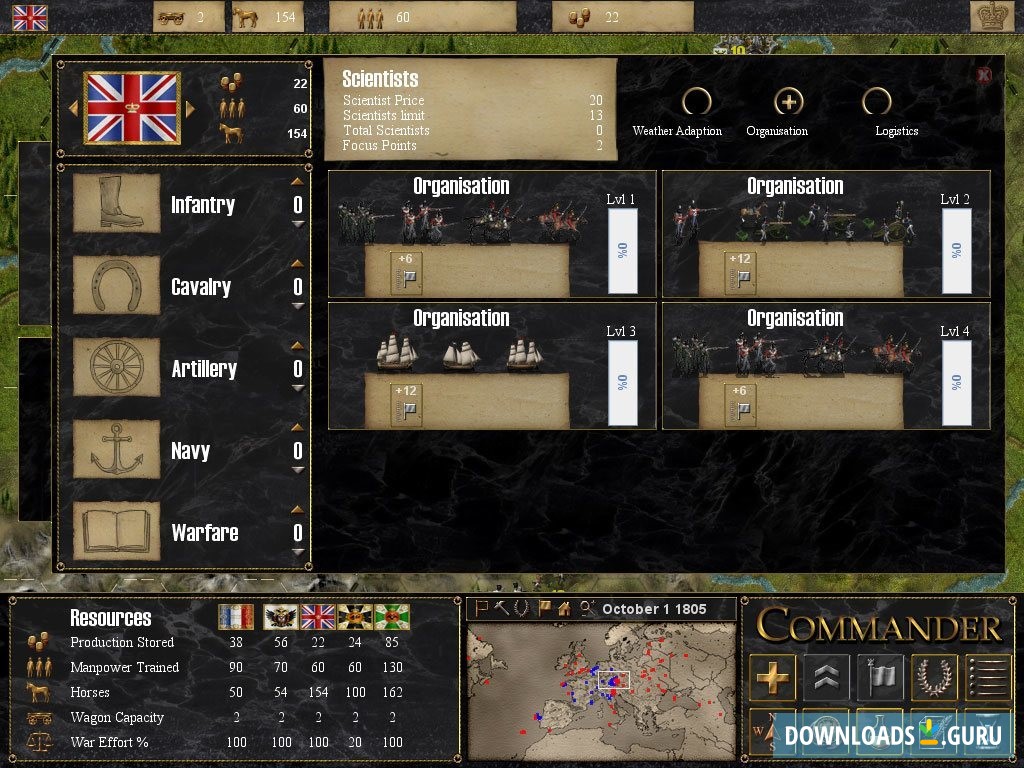Image resolution: width=1024 pixels, height=768 pixels.
Task: Choose the Organisation technology circle
Action: tap(789, 102)
